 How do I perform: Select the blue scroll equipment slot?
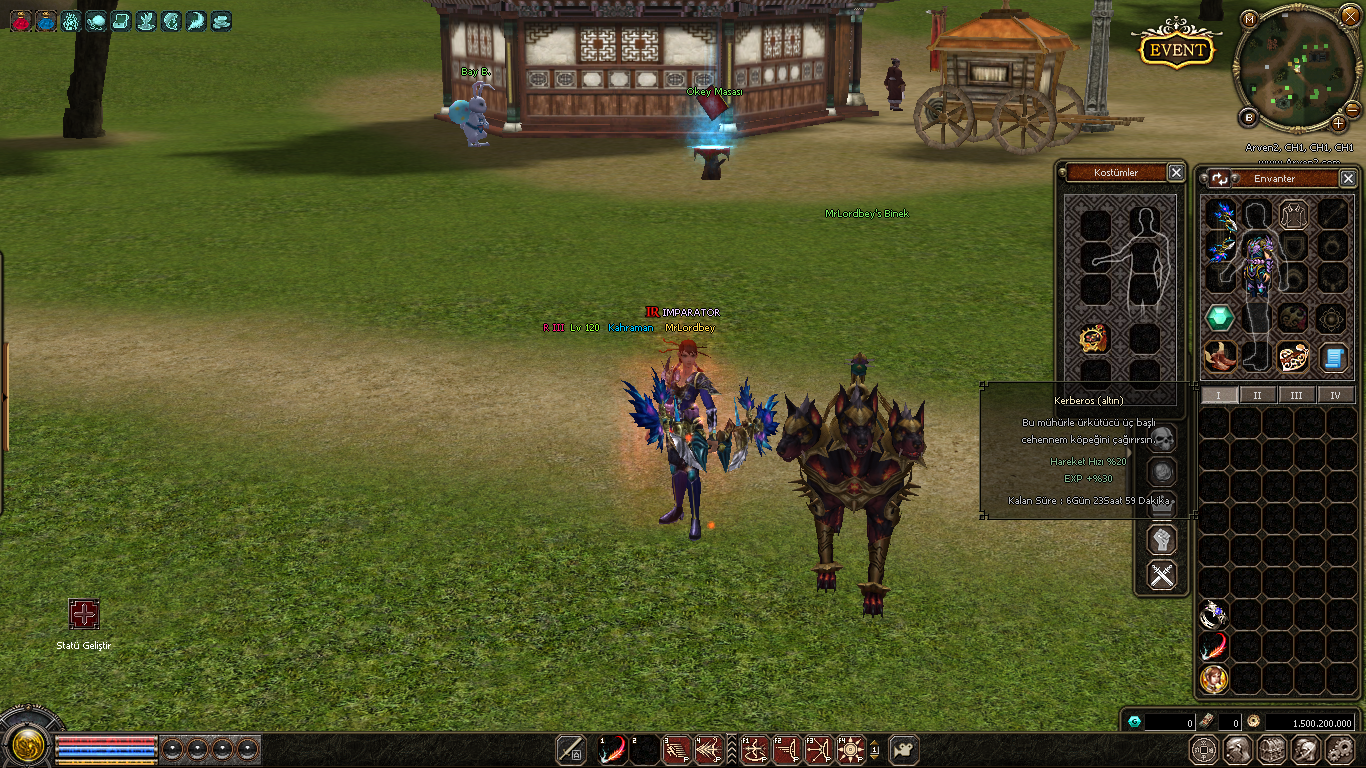click(1332, 357)
